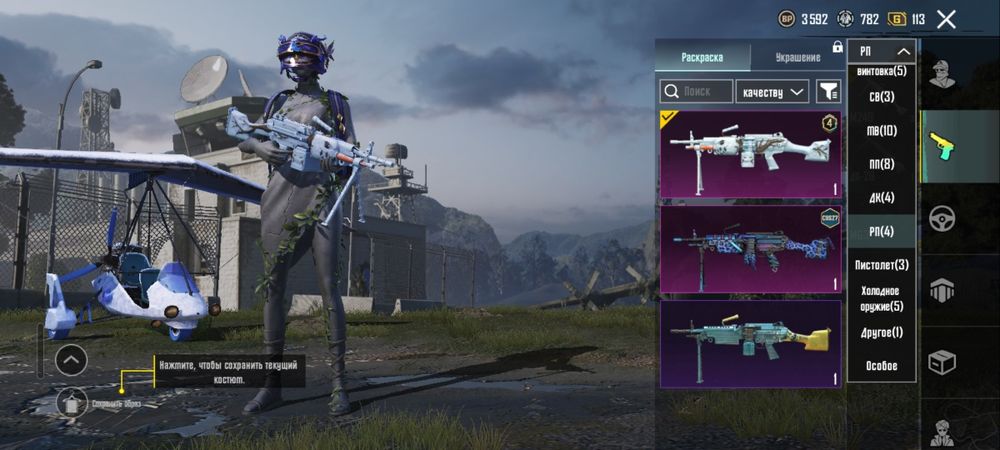Open the качеству sorting dropdown

point(772,92)
